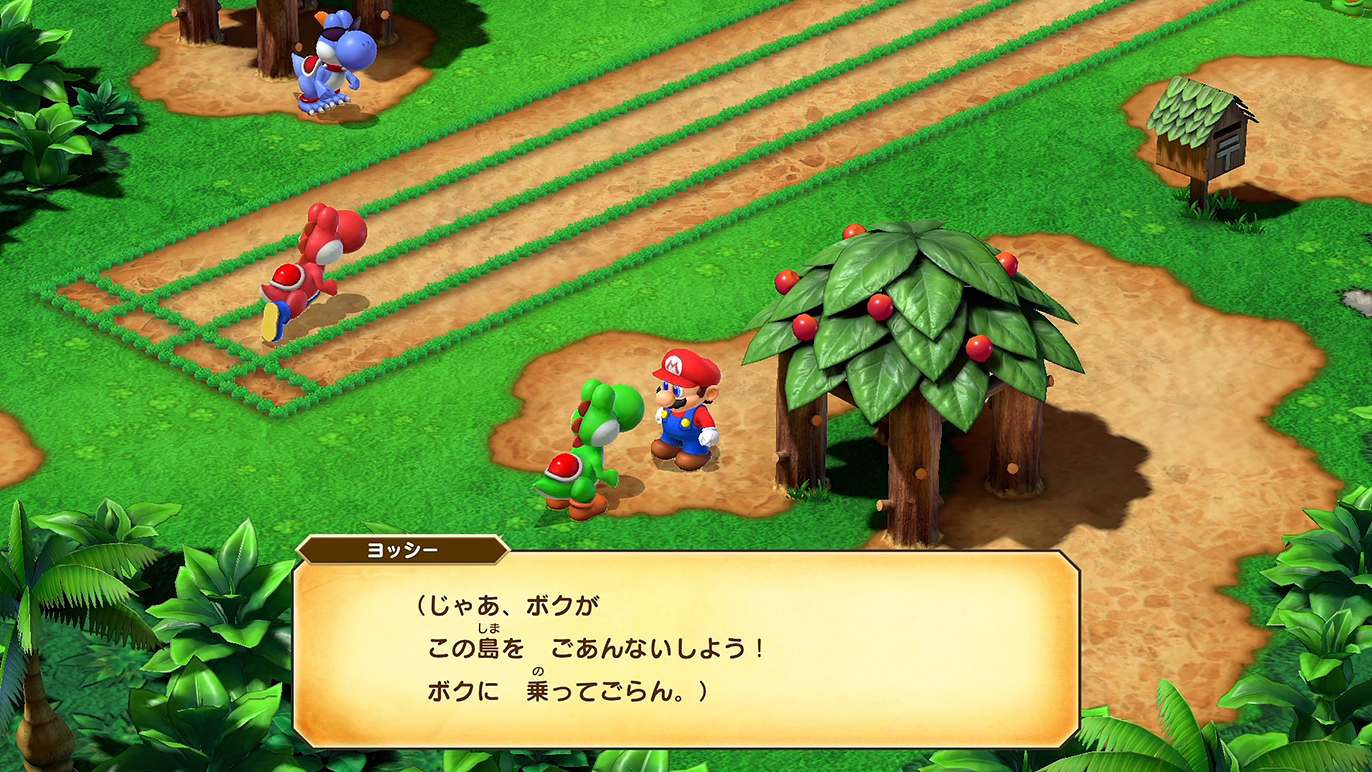
Task: Click the mailbox slot opening
Action: pyautogui.click(x=1226, y=131)
